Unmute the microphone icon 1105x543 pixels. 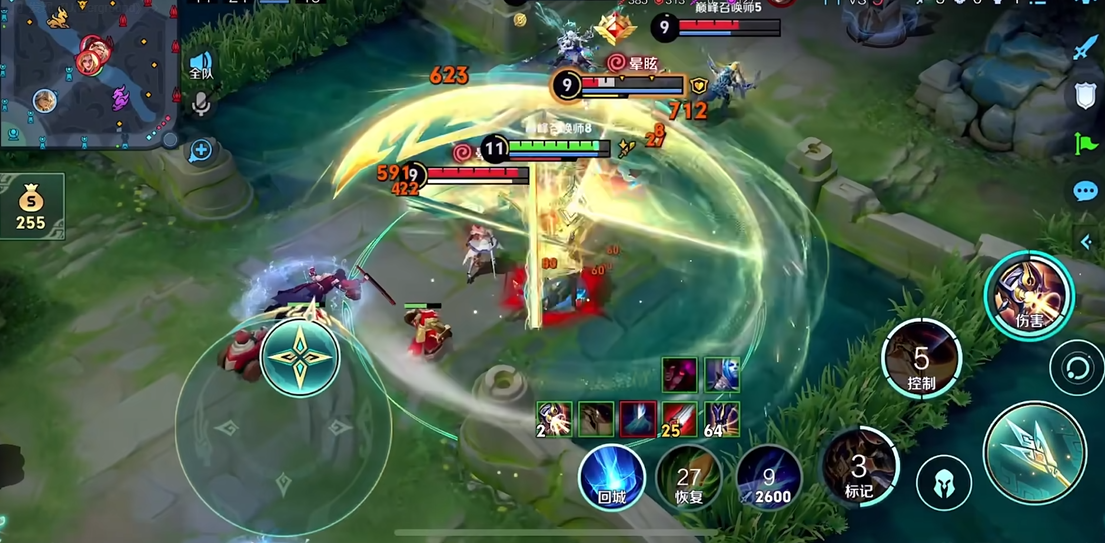pos(201,103)
